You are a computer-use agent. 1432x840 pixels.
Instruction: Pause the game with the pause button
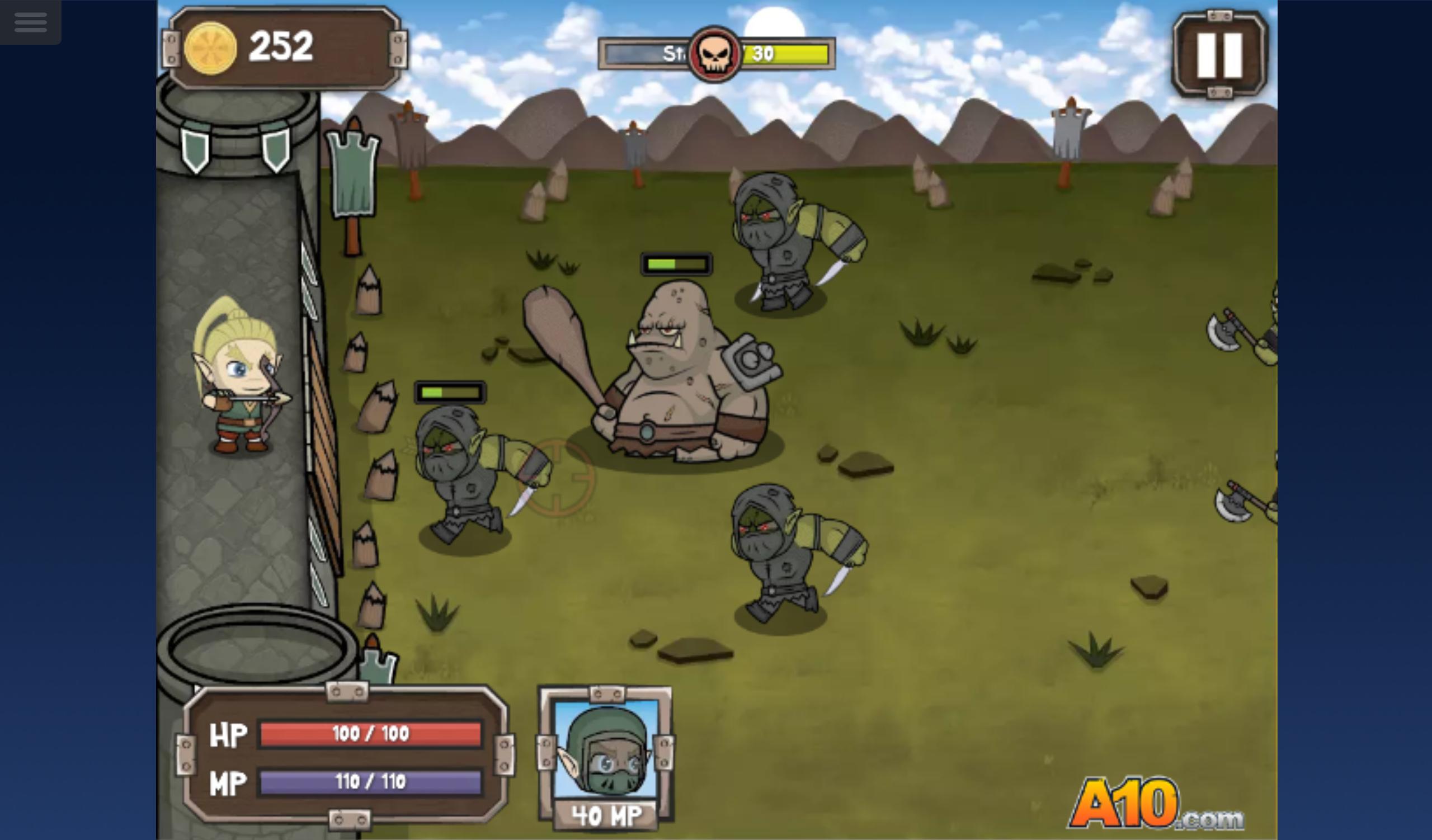(1219, 54)
